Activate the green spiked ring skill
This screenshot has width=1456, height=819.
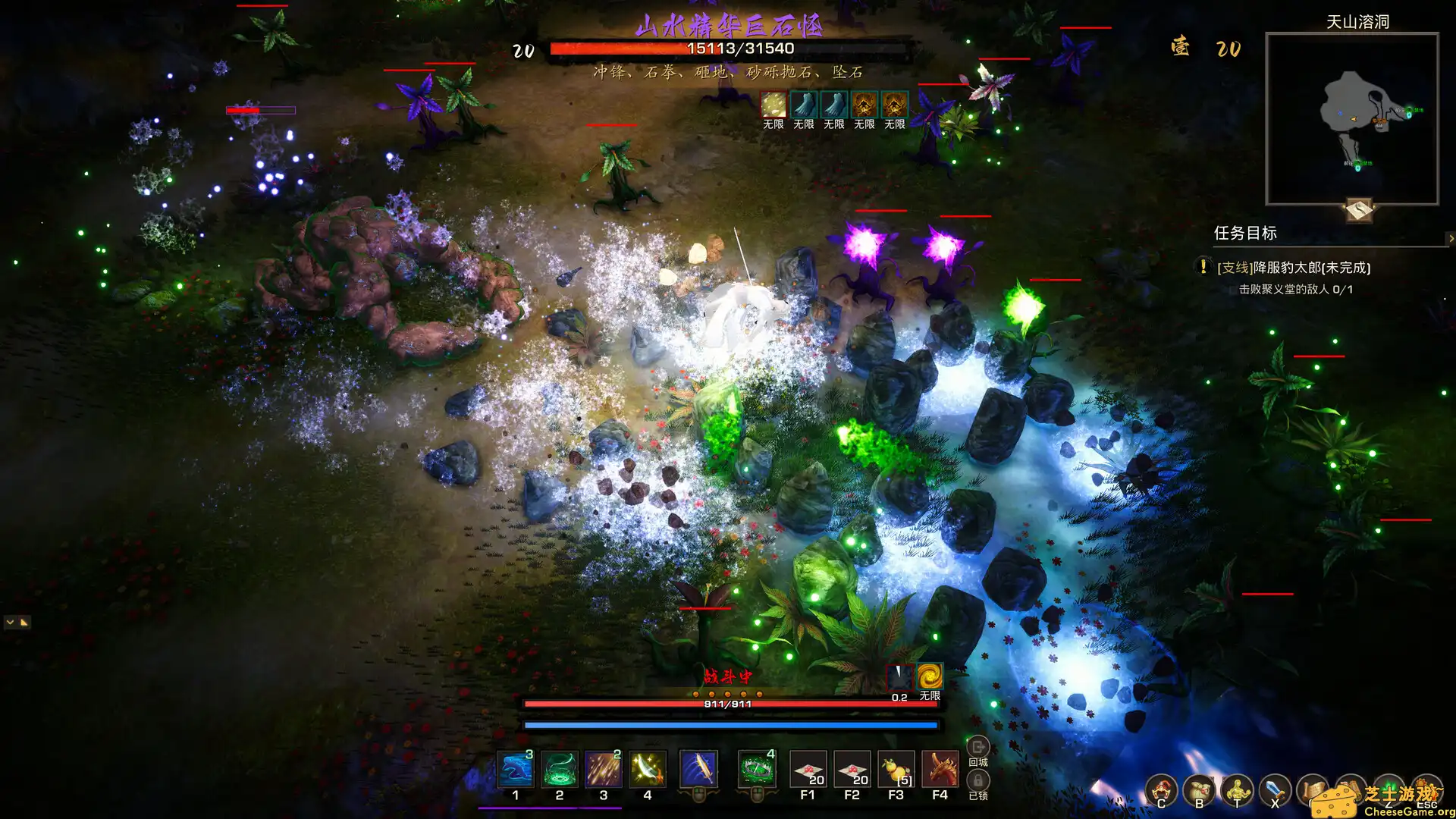pos(756,770)
